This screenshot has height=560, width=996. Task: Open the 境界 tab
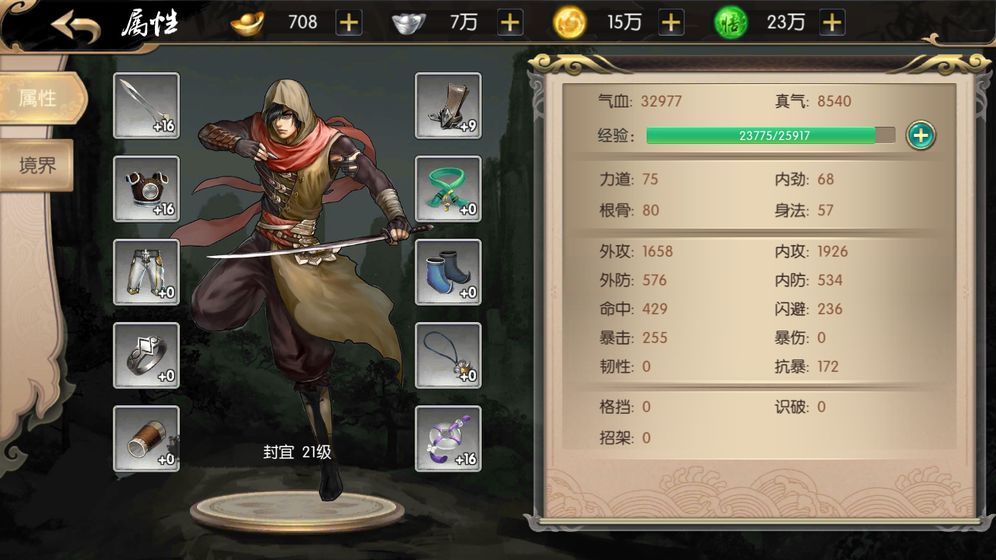pos(38,165)
